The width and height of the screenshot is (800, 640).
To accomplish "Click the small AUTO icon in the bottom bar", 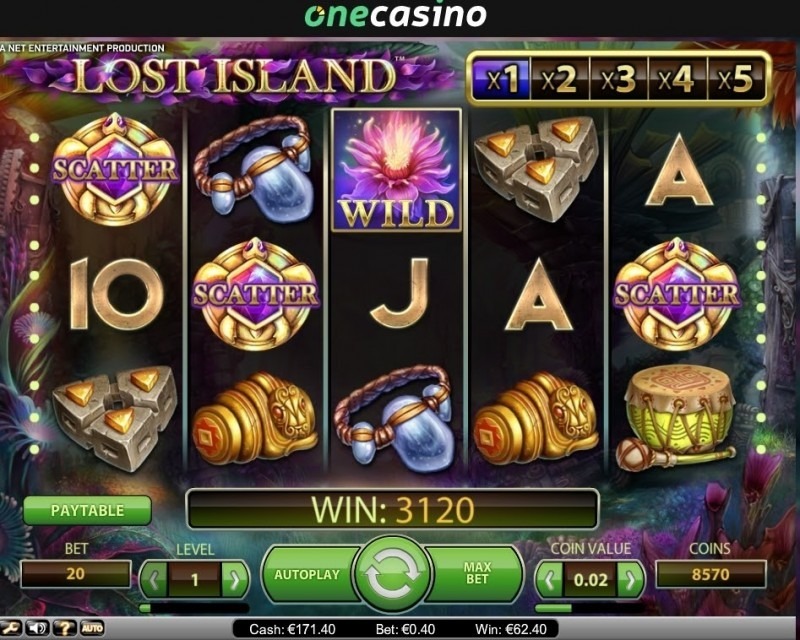I will [x=92, y=629].
